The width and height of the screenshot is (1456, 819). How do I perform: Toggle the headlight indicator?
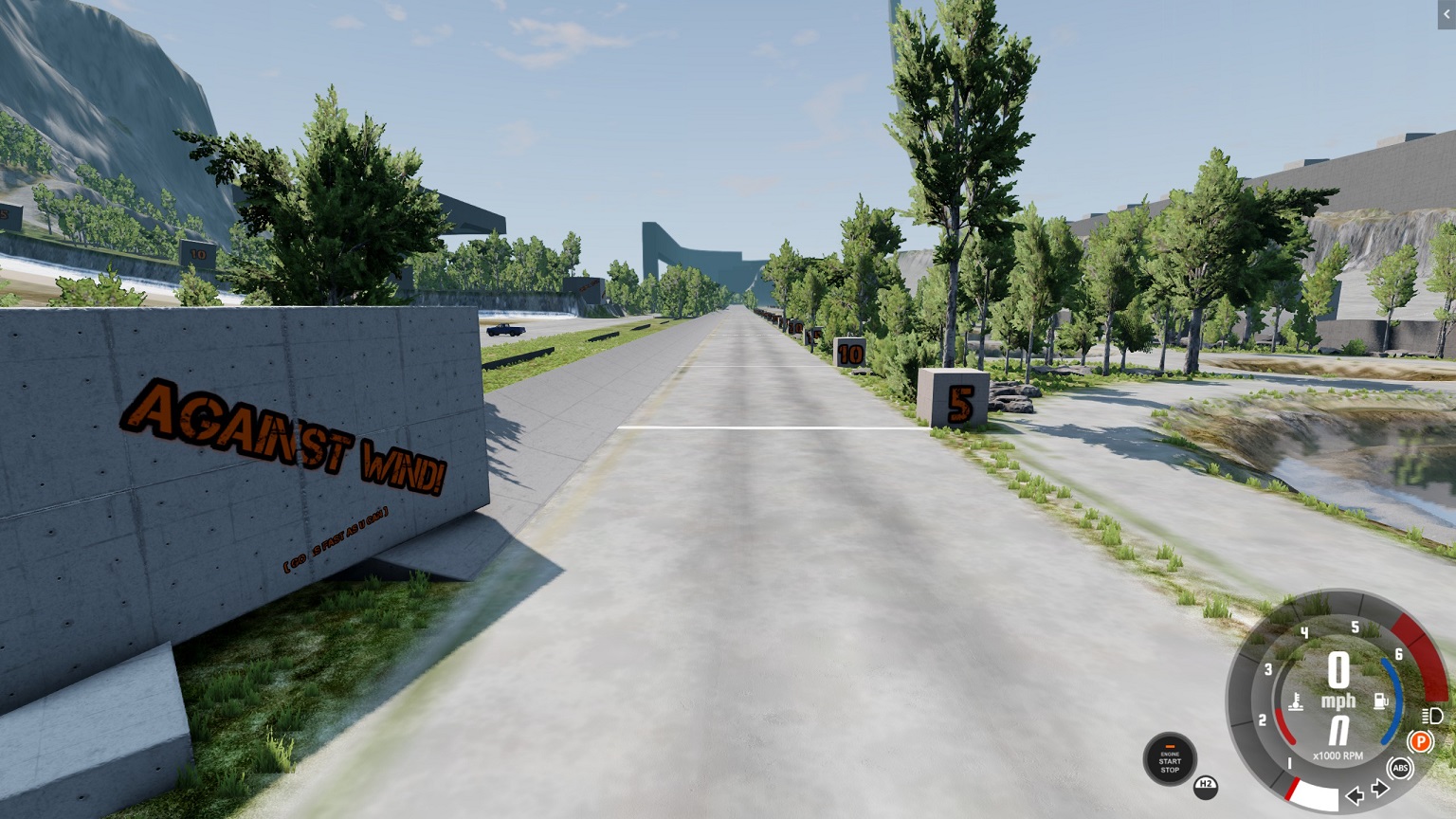click(1431, 716)
